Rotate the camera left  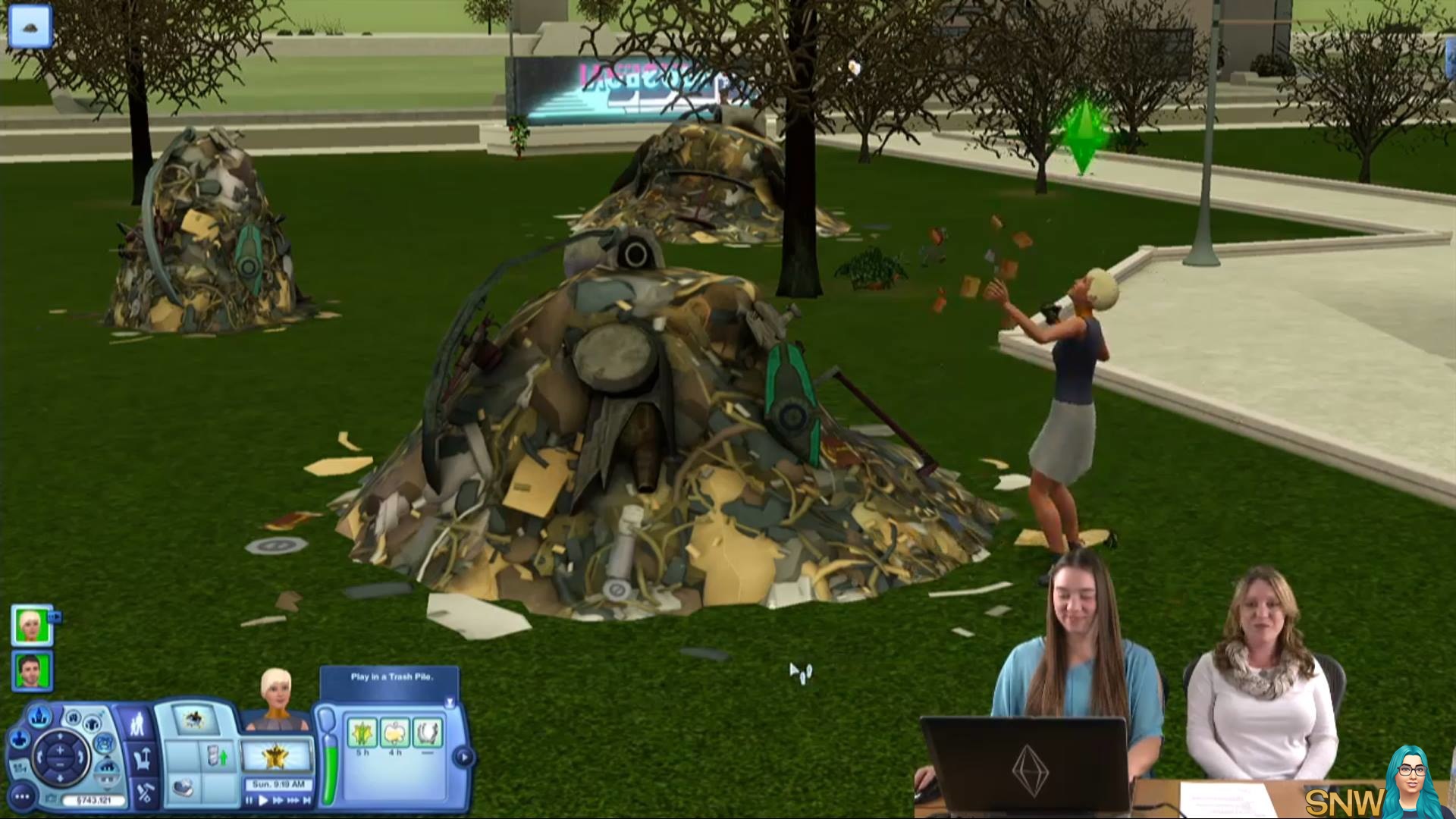point(38,756)
